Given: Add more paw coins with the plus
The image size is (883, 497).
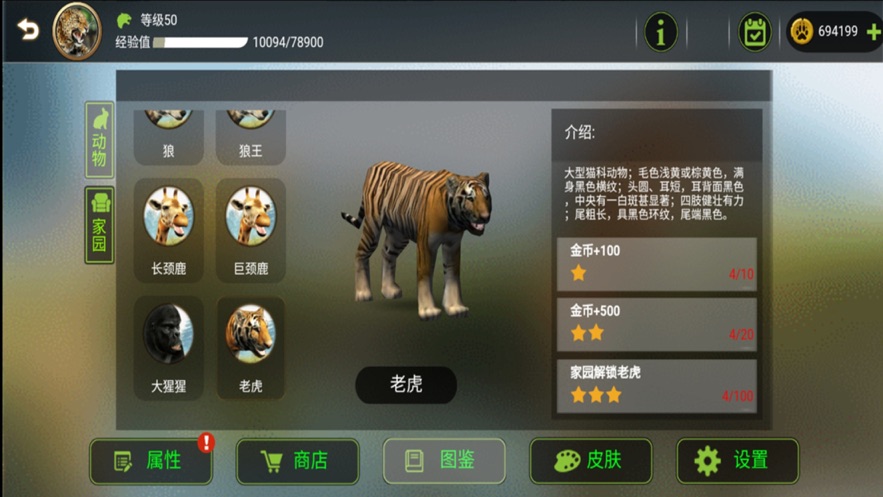Looking at the screenshot, I should 873,32.
